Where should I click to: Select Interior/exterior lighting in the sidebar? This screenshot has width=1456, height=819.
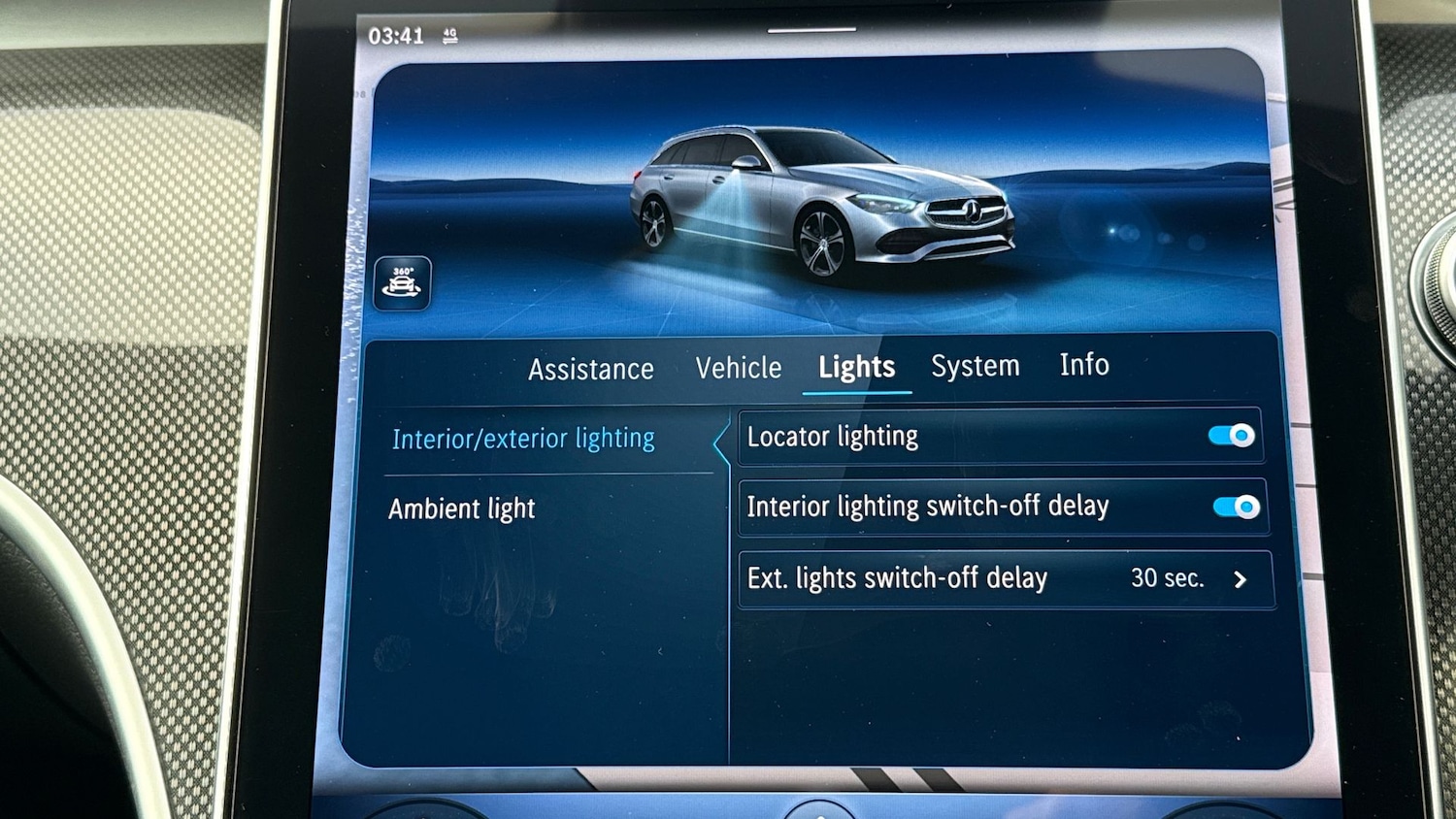pos(523,439)
